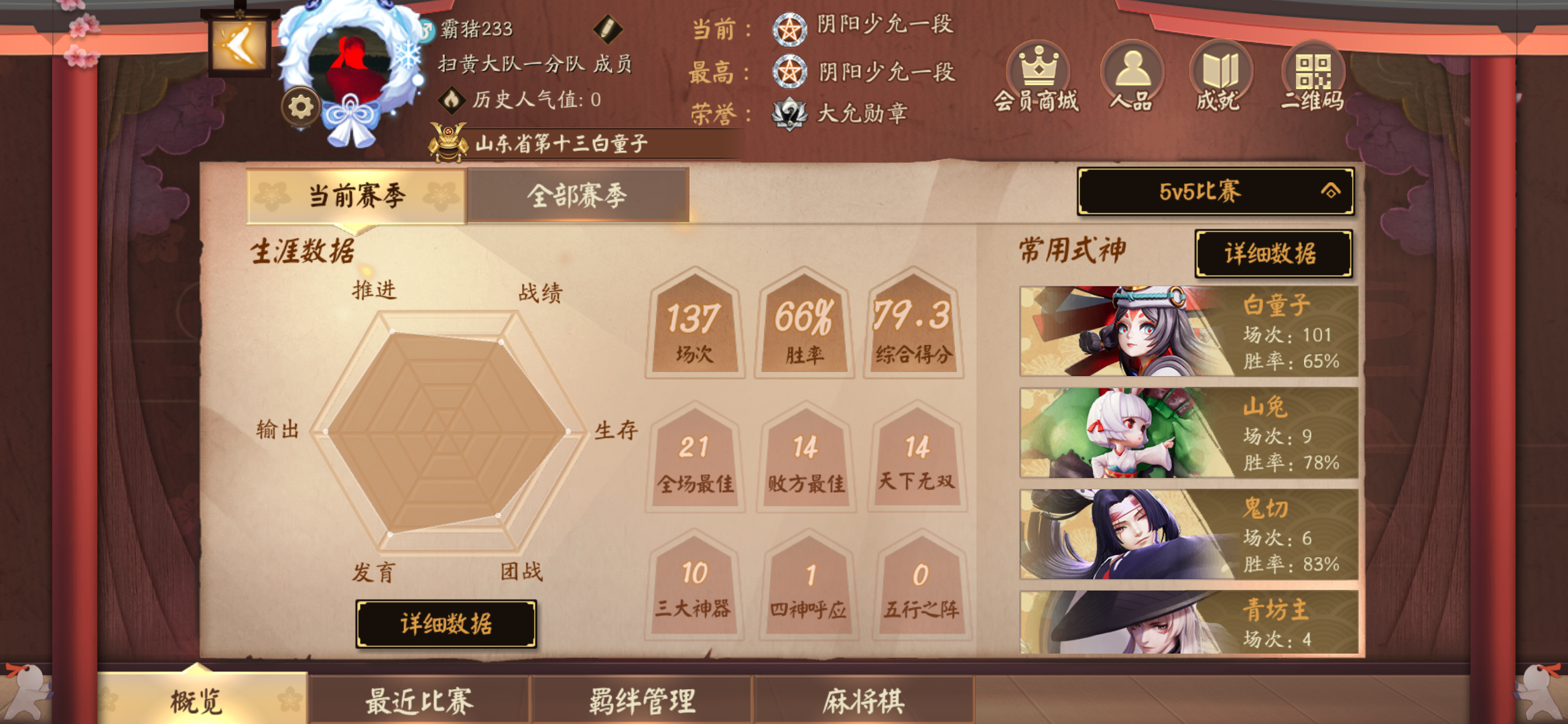Open the 最近比赛 tab at bottom

click(x=418, y=701)
